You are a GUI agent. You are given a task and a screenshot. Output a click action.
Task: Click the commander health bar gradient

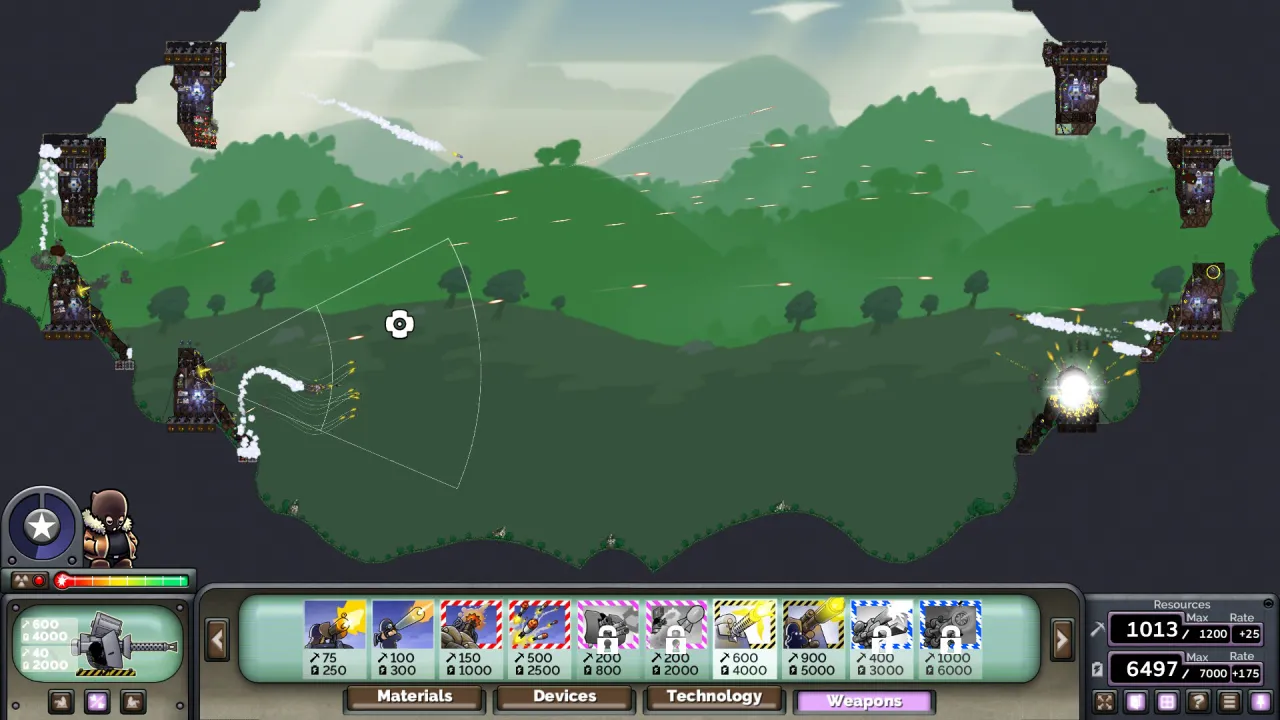[120, 580]
